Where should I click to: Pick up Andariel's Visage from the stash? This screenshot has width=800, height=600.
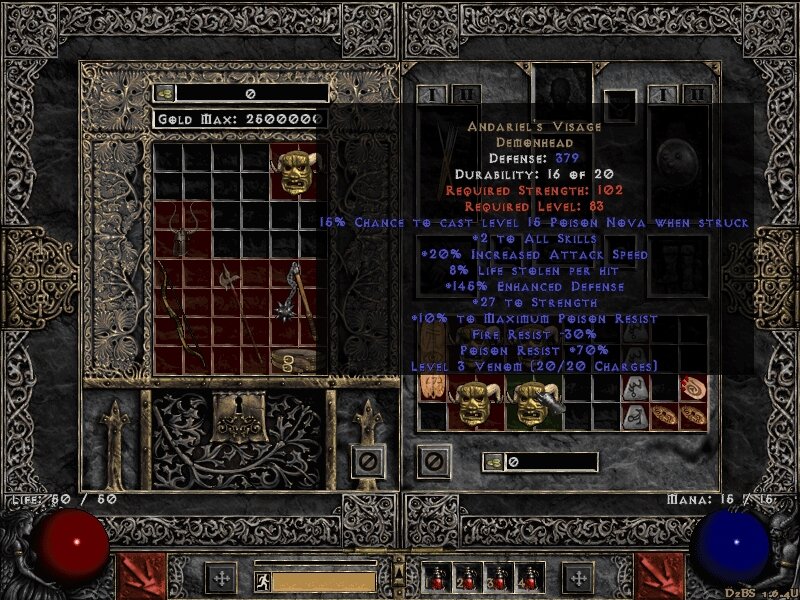[299, 172]
